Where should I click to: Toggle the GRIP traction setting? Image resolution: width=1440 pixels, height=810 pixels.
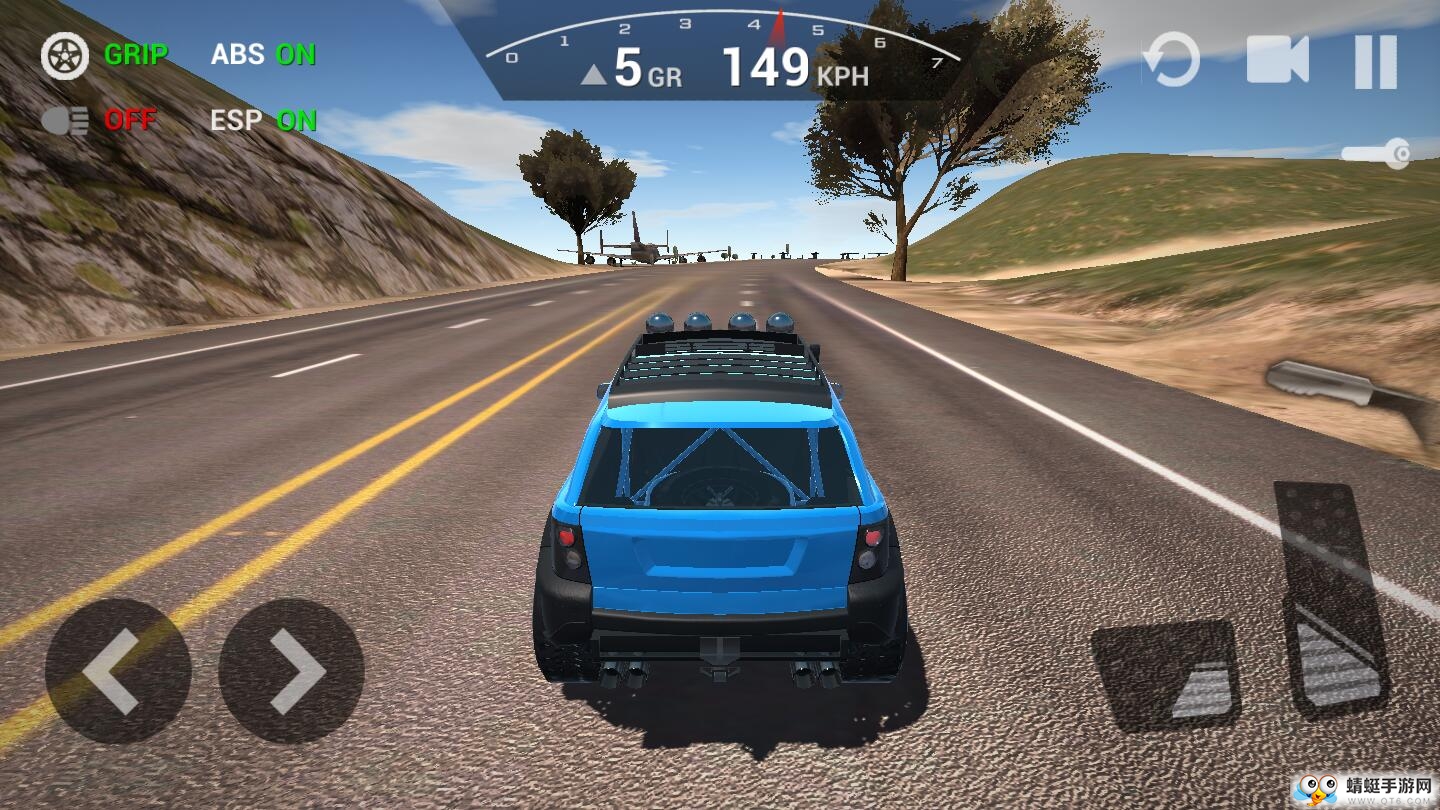click(105, 55)
